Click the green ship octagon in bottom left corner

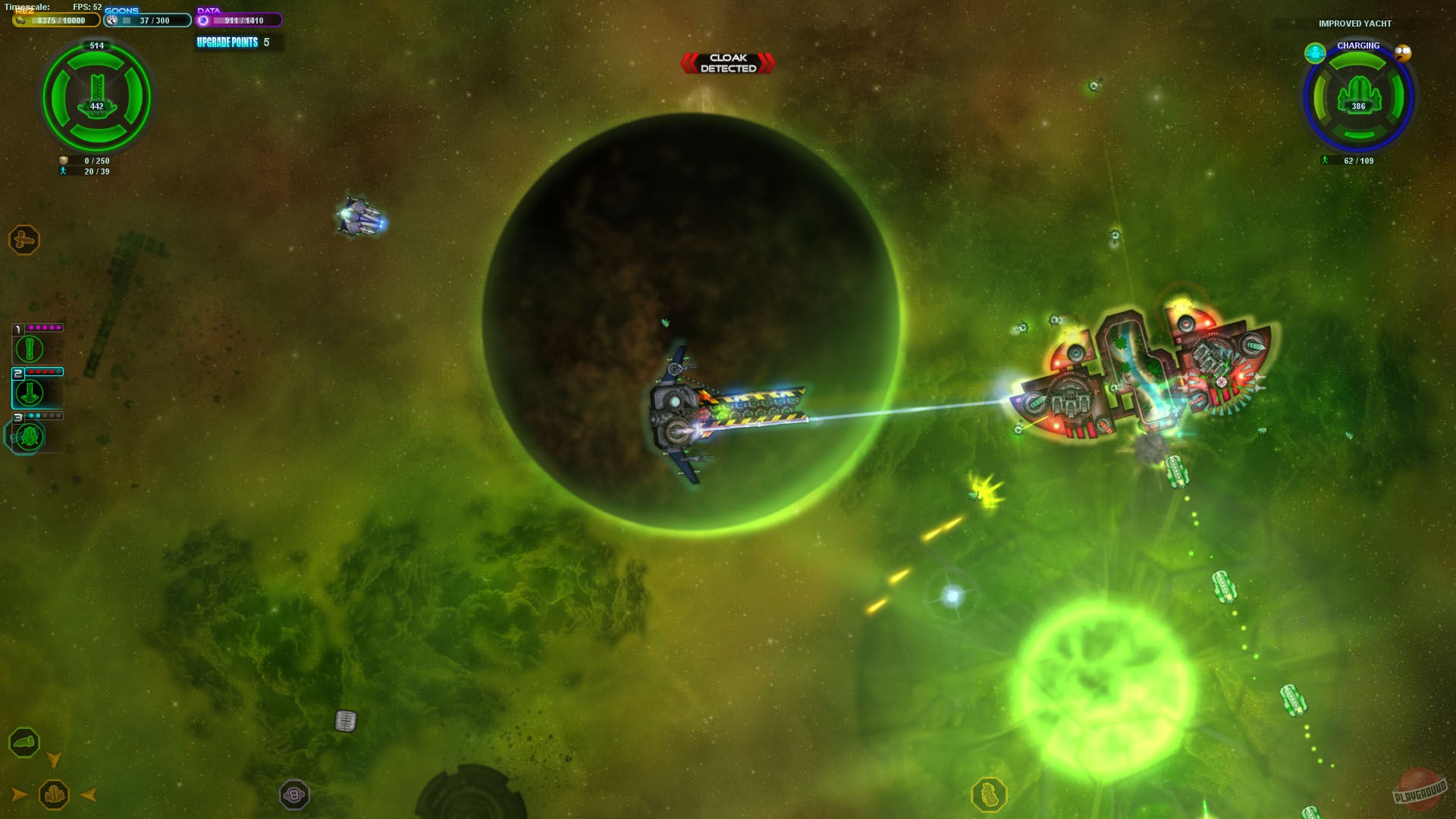(x=25, y=744)
